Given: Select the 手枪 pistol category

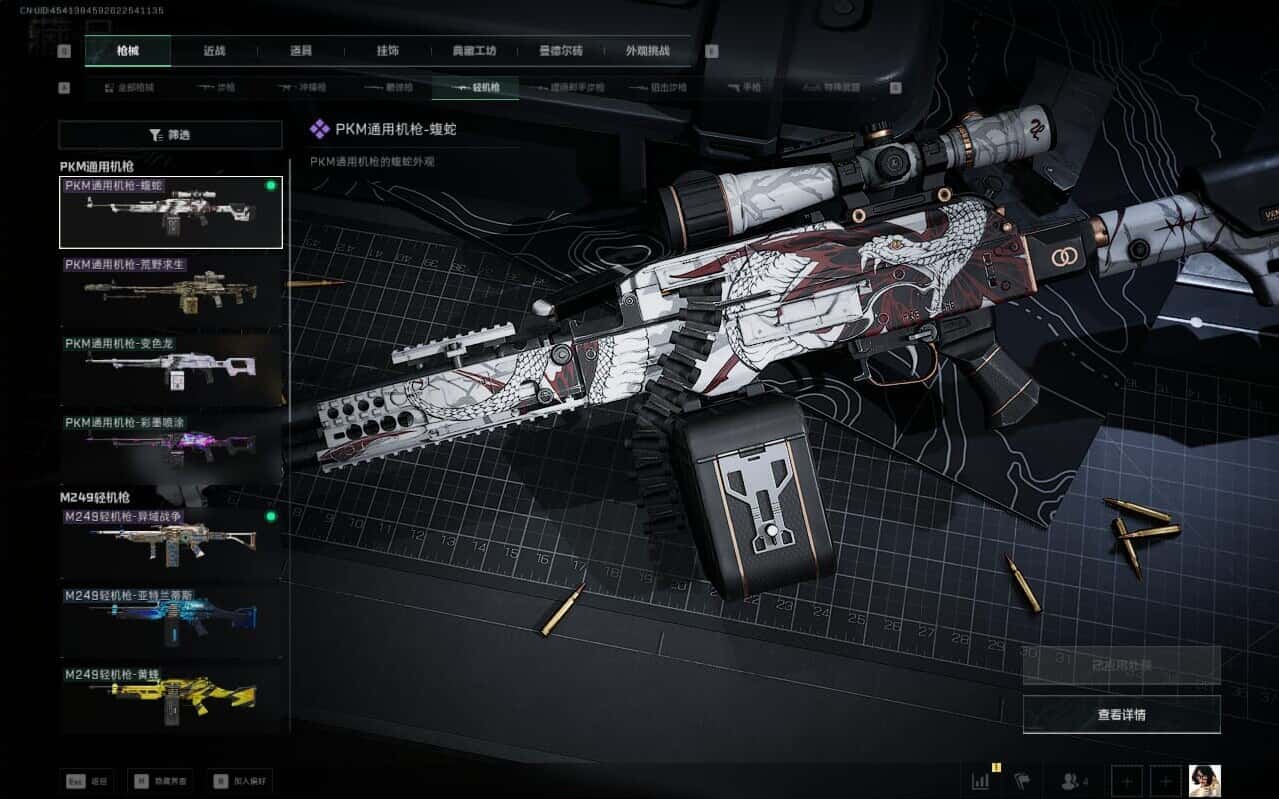Looking at the screenshot, I should pyautogui.click(x=745, y=88).
